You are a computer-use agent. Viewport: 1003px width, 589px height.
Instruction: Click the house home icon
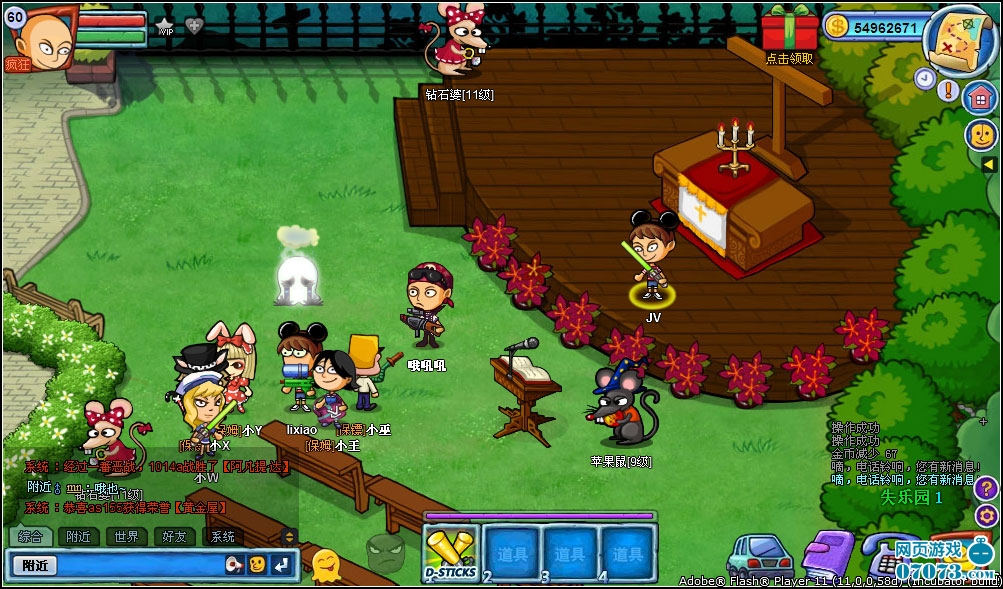tap(980, 98)
